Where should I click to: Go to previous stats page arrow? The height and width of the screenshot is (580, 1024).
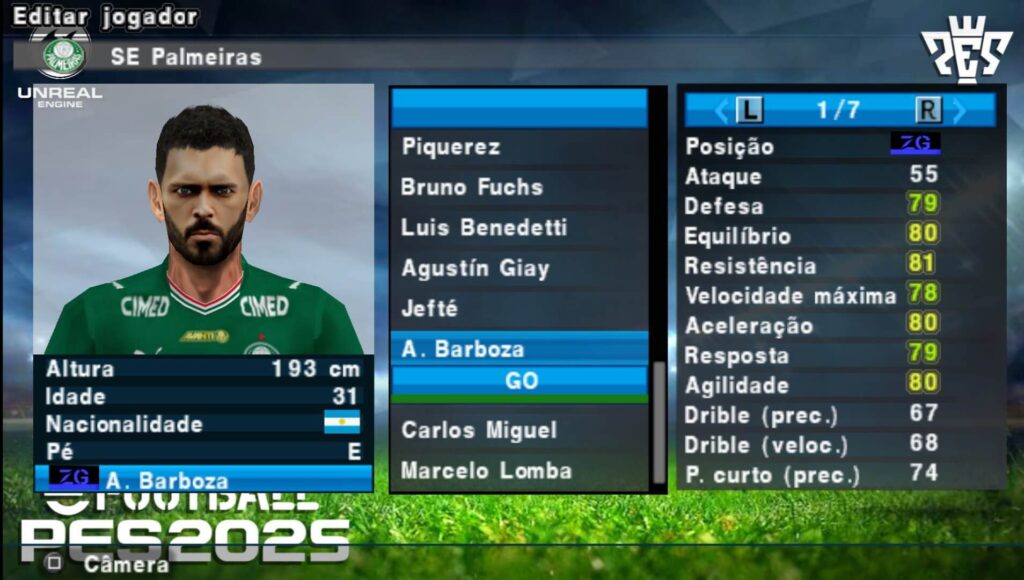point(720,110)
